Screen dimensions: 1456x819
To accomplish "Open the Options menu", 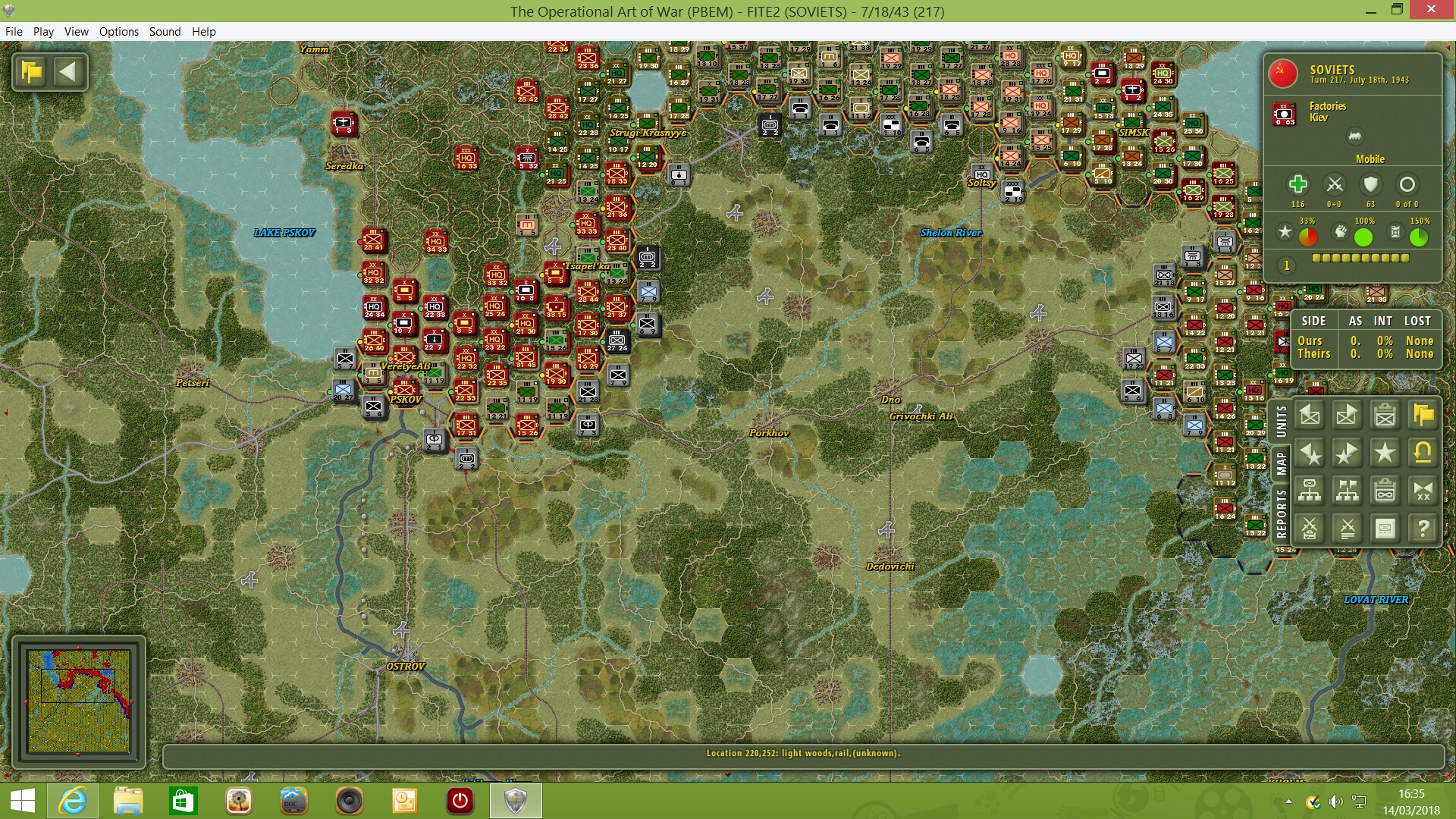I will click(118, 32).
